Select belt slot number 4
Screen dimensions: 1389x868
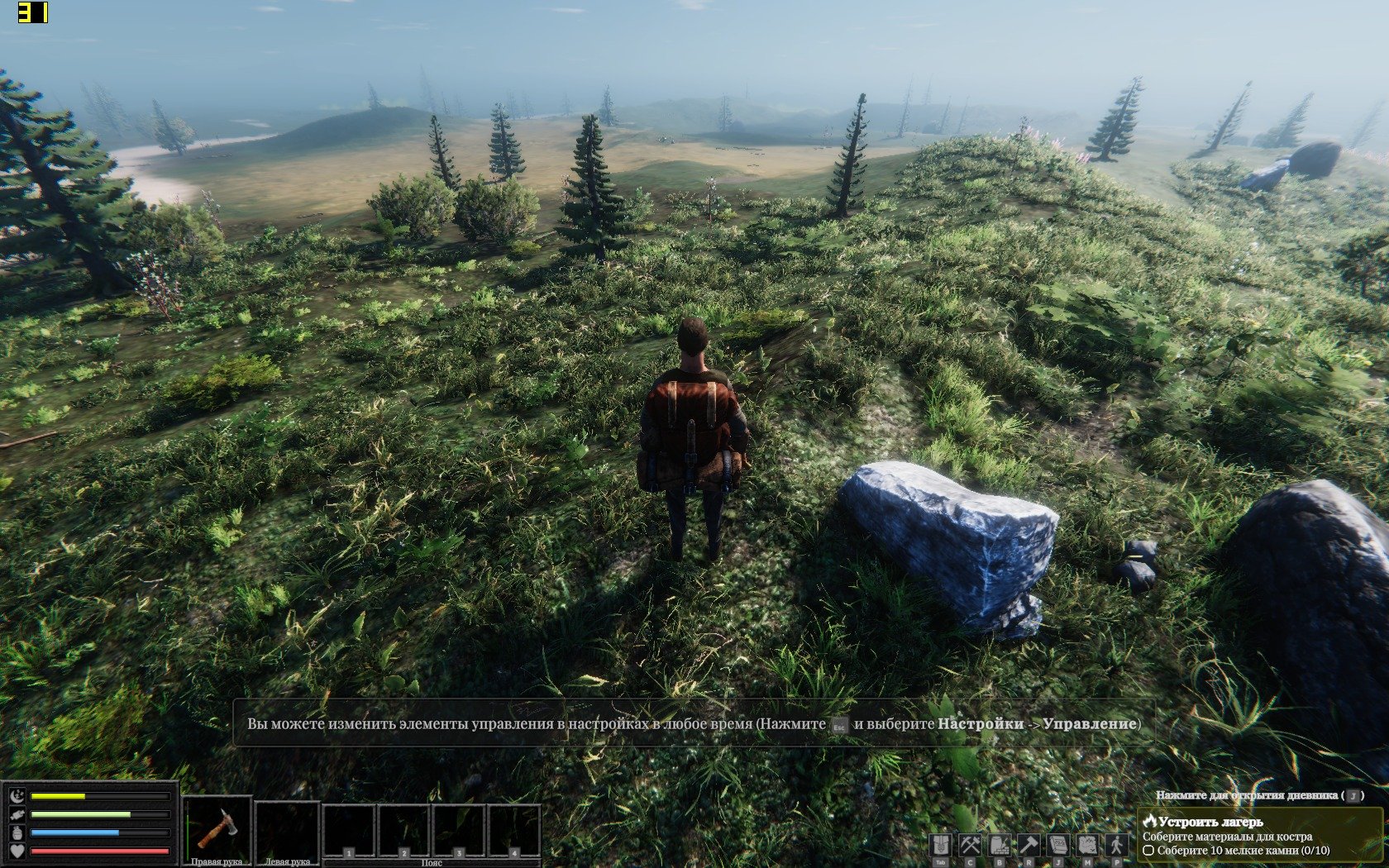tap(513, 831)
